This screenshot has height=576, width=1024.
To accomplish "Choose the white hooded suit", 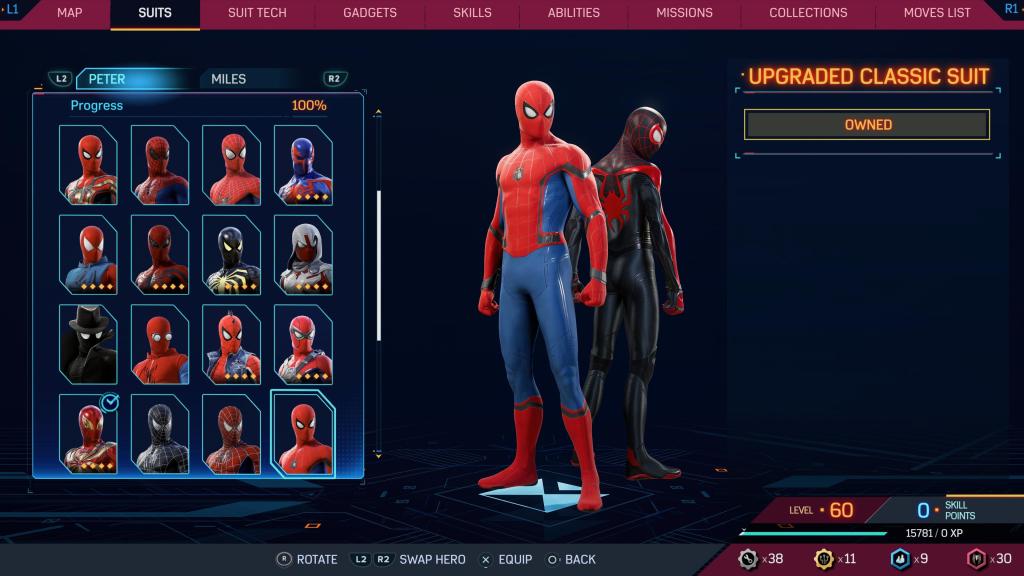I will (303, 254).
